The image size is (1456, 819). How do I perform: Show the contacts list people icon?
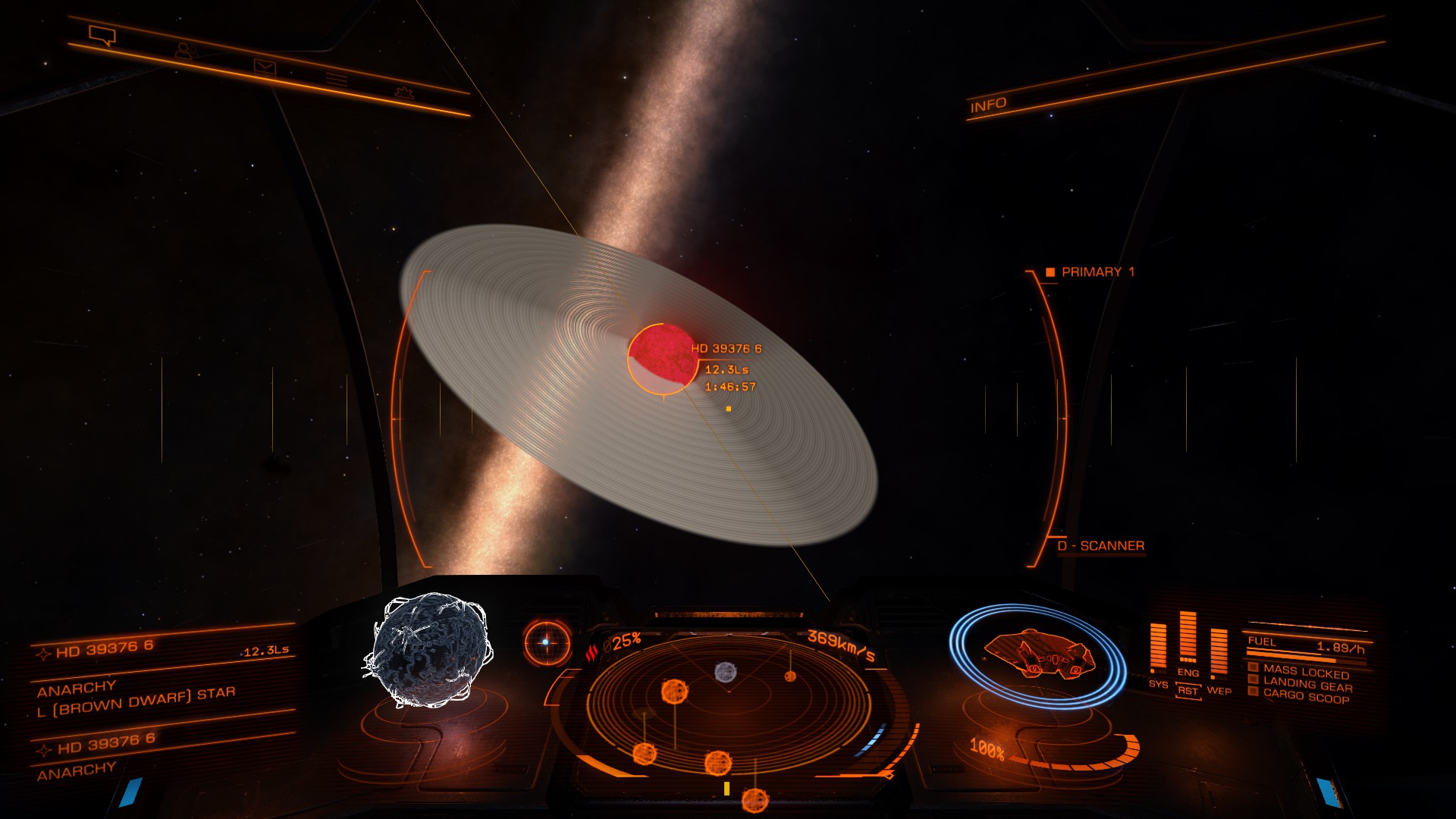(x=184, y=52)
